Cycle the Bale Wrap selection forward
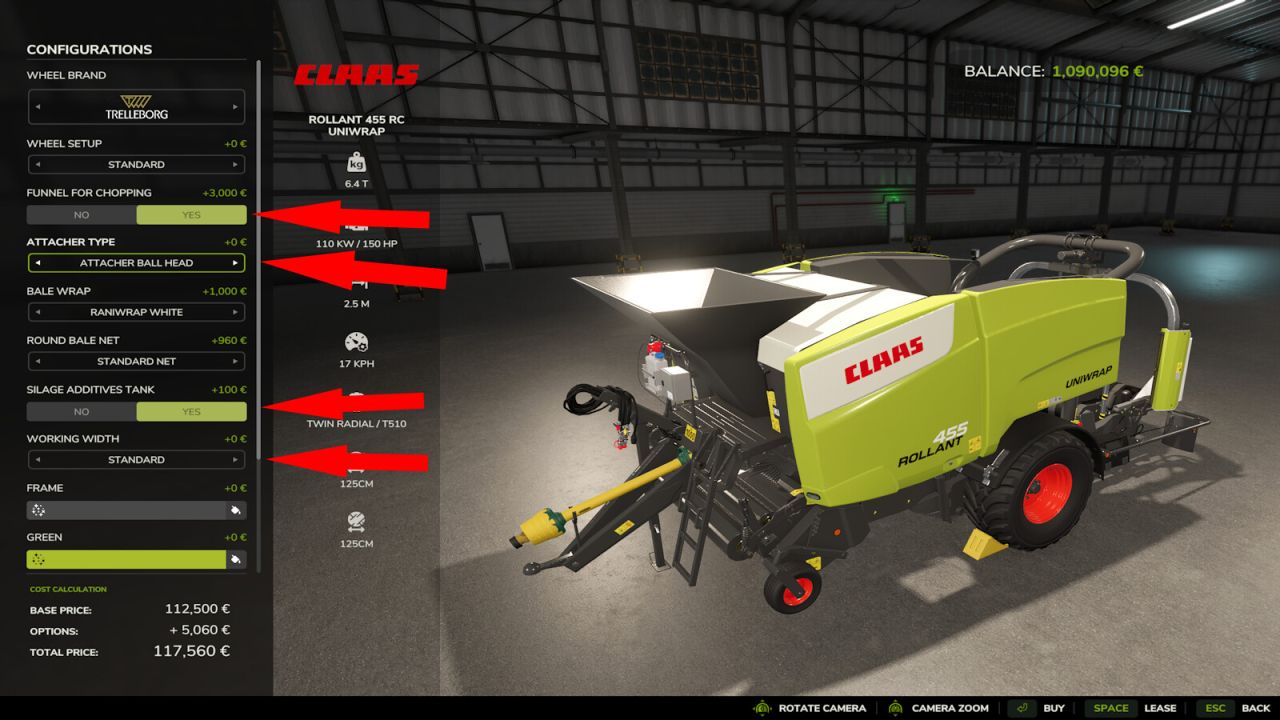The width and height of the screenshot is (1280, 720). [x=237, y=312]
